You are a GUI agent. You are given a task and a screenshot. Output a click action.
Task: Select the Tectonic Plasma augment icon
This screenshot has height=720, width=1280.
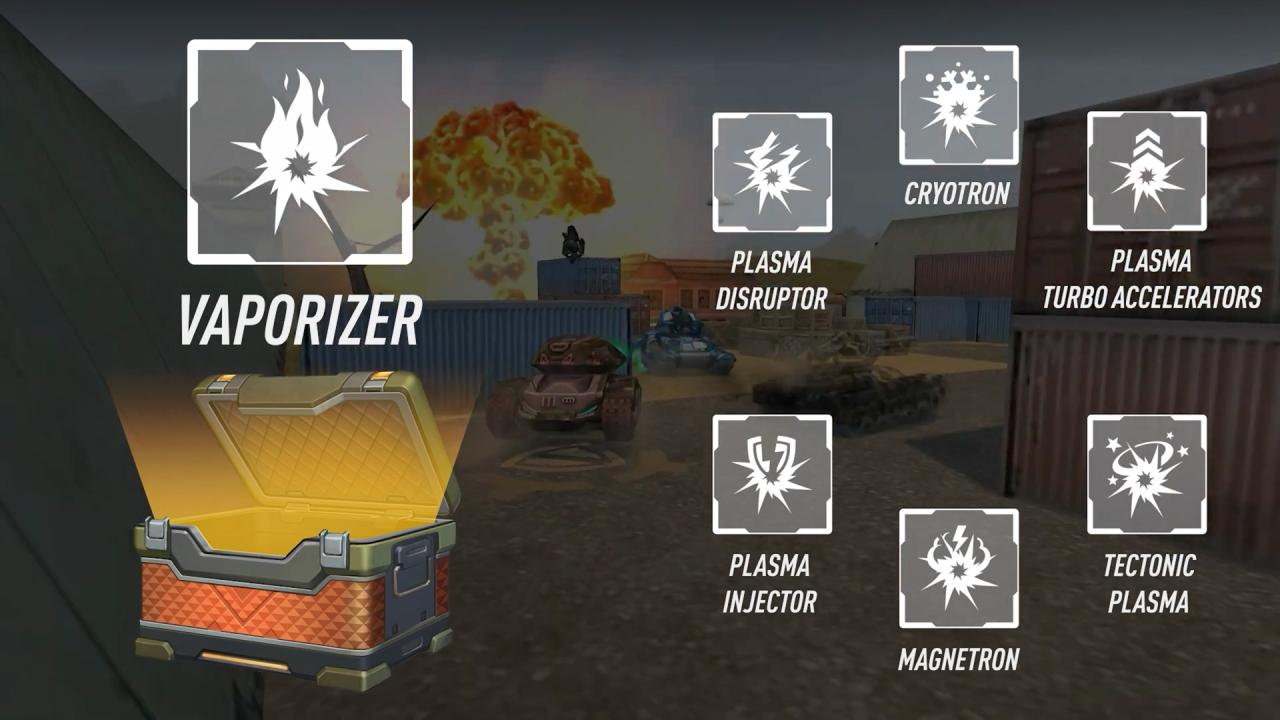point(1146,475)
